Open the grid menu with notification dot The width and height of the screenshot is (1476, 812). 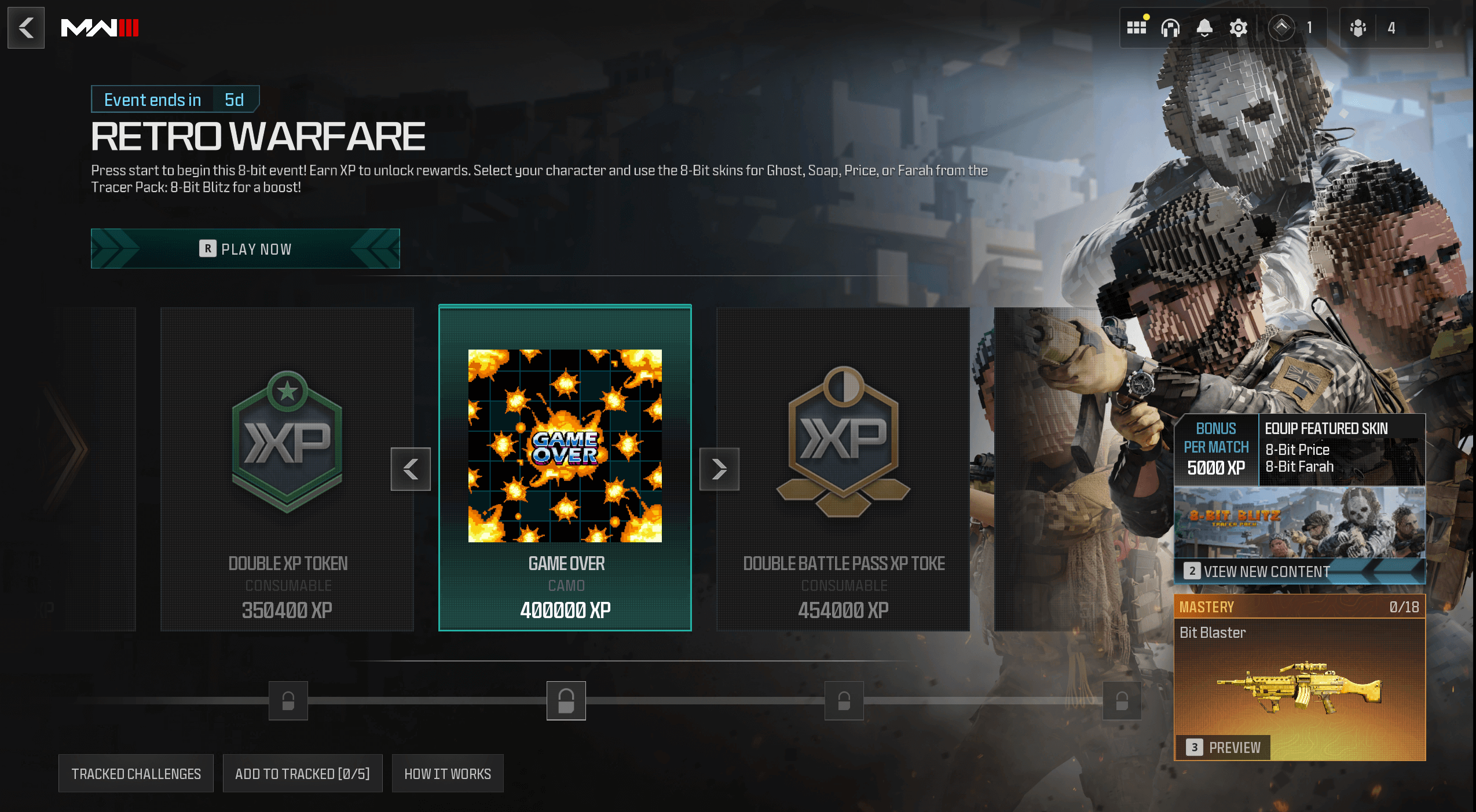point(1137,27)
